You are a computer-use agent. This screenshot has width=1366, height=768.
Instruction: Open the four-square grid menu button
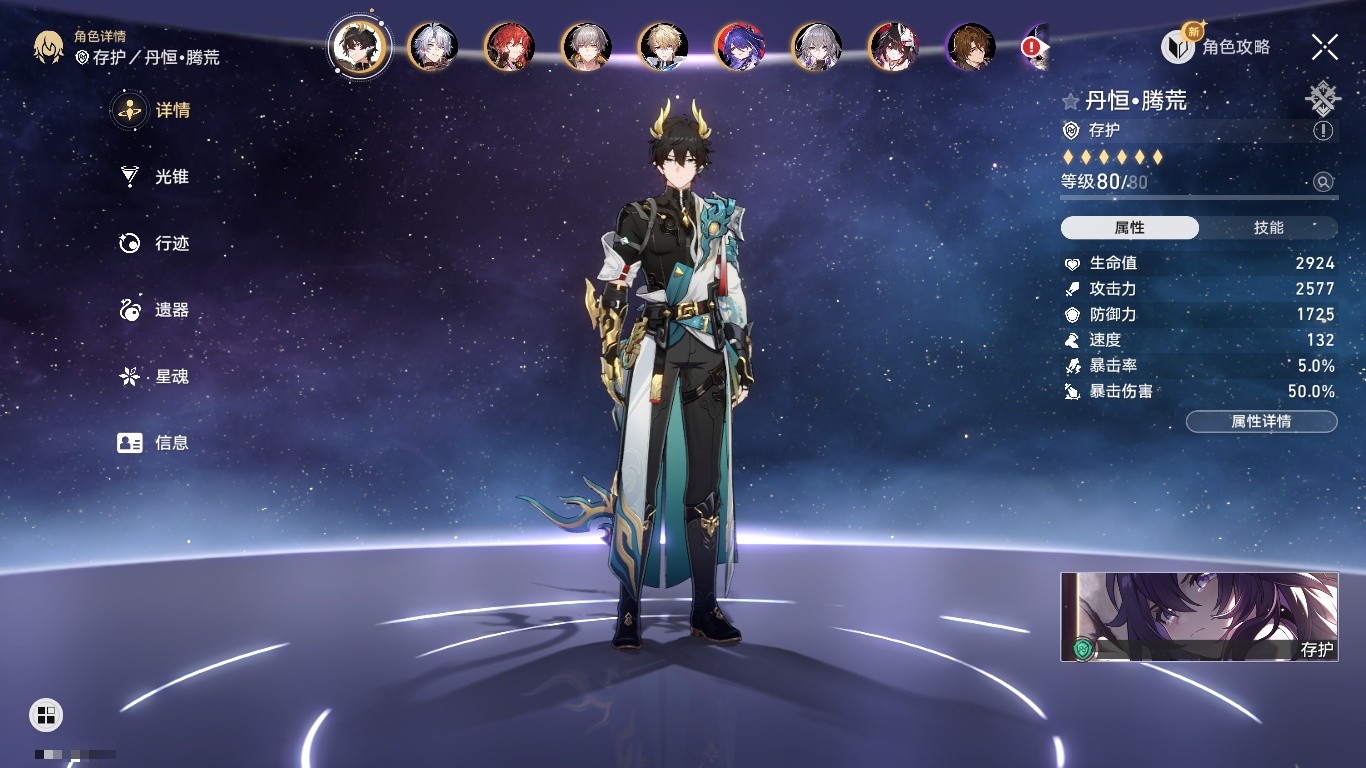point(46,714)
